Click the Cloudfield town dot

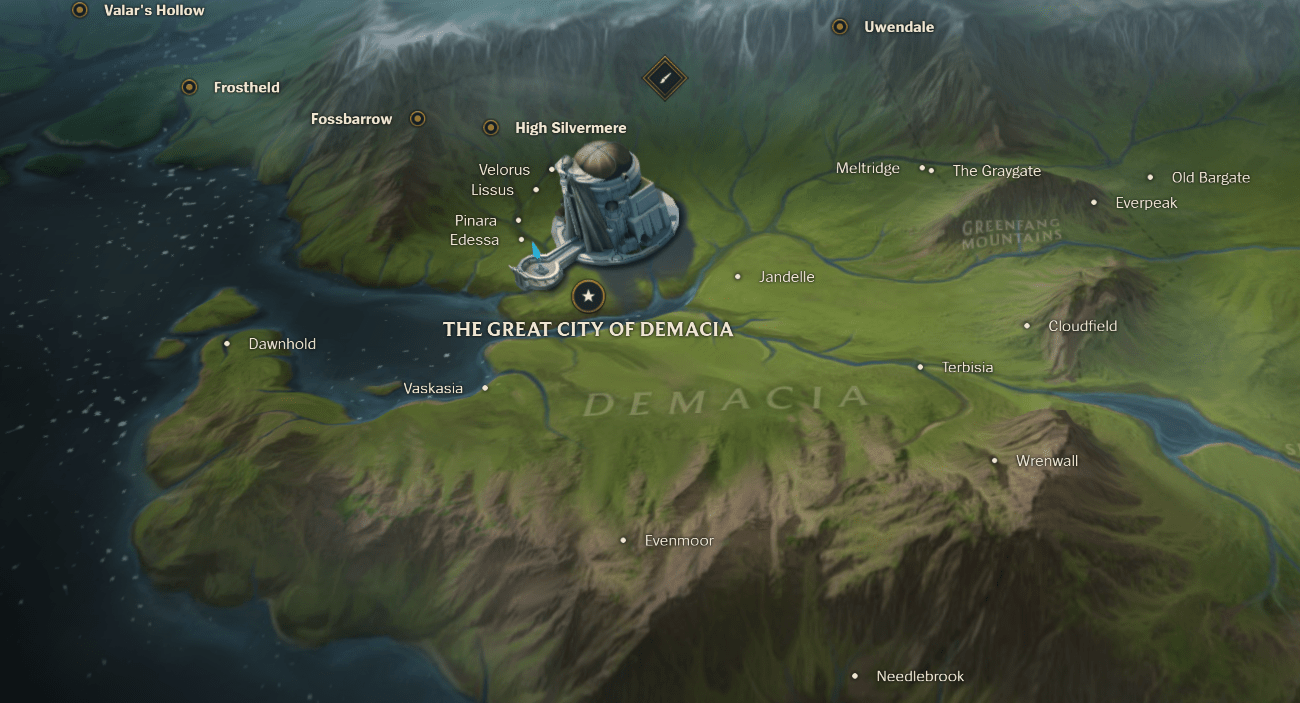1027,326
